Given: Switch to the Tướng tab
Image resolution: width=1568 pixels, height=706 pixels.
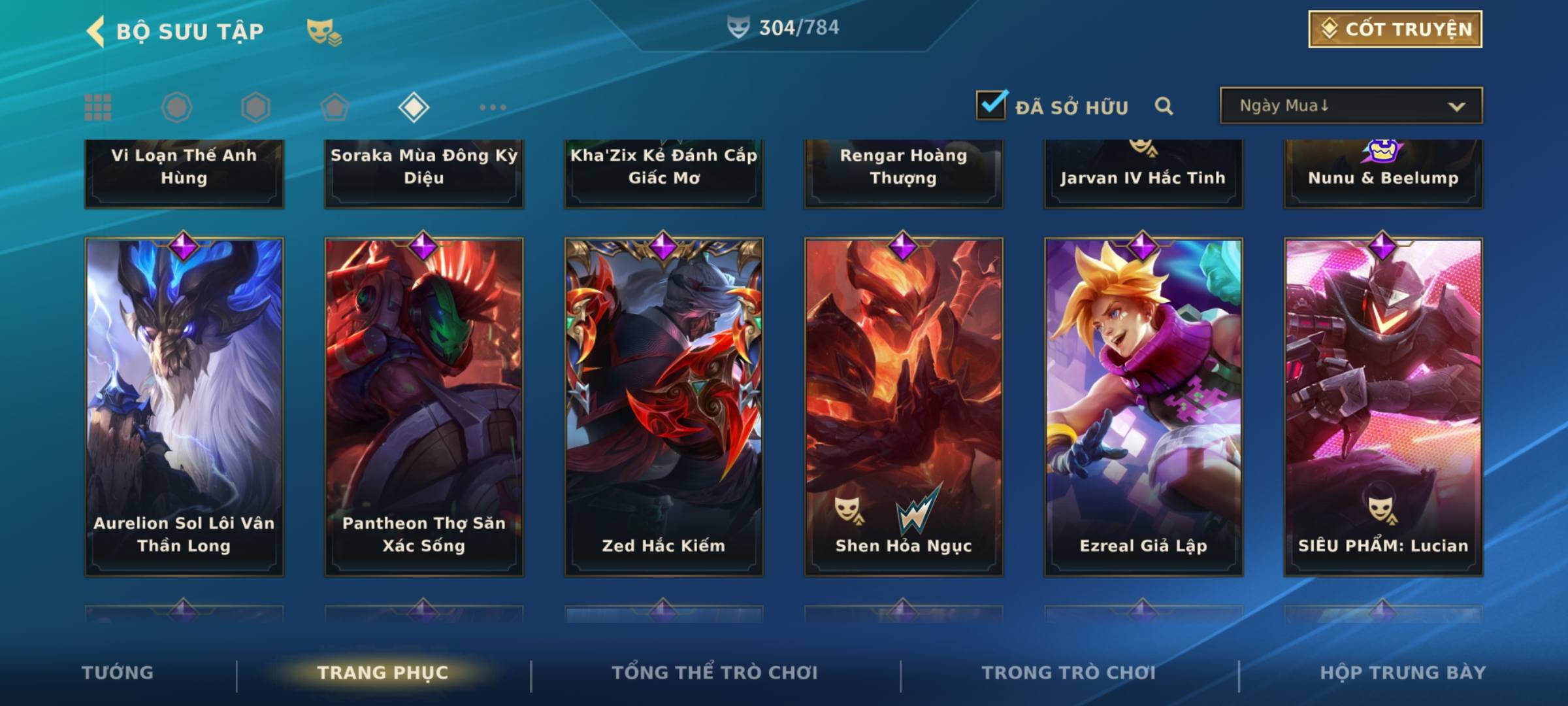Looking at the screenshot, I should point(118,673).
